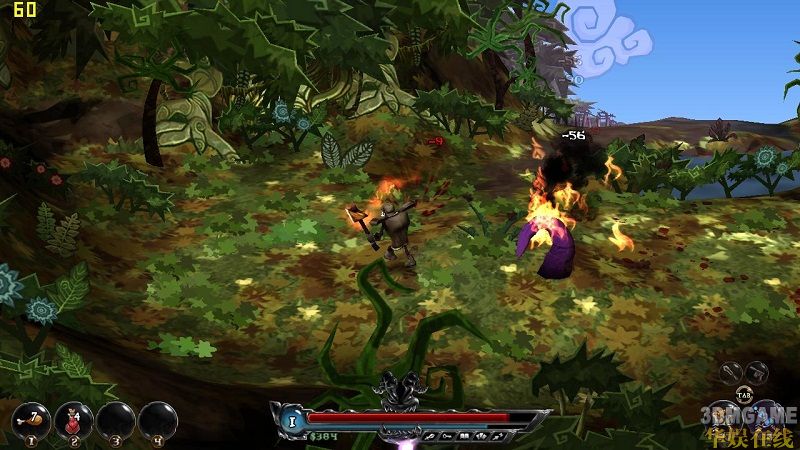Click the cards icon in menu bar
The image size is (800, 450).
point(479,436)
